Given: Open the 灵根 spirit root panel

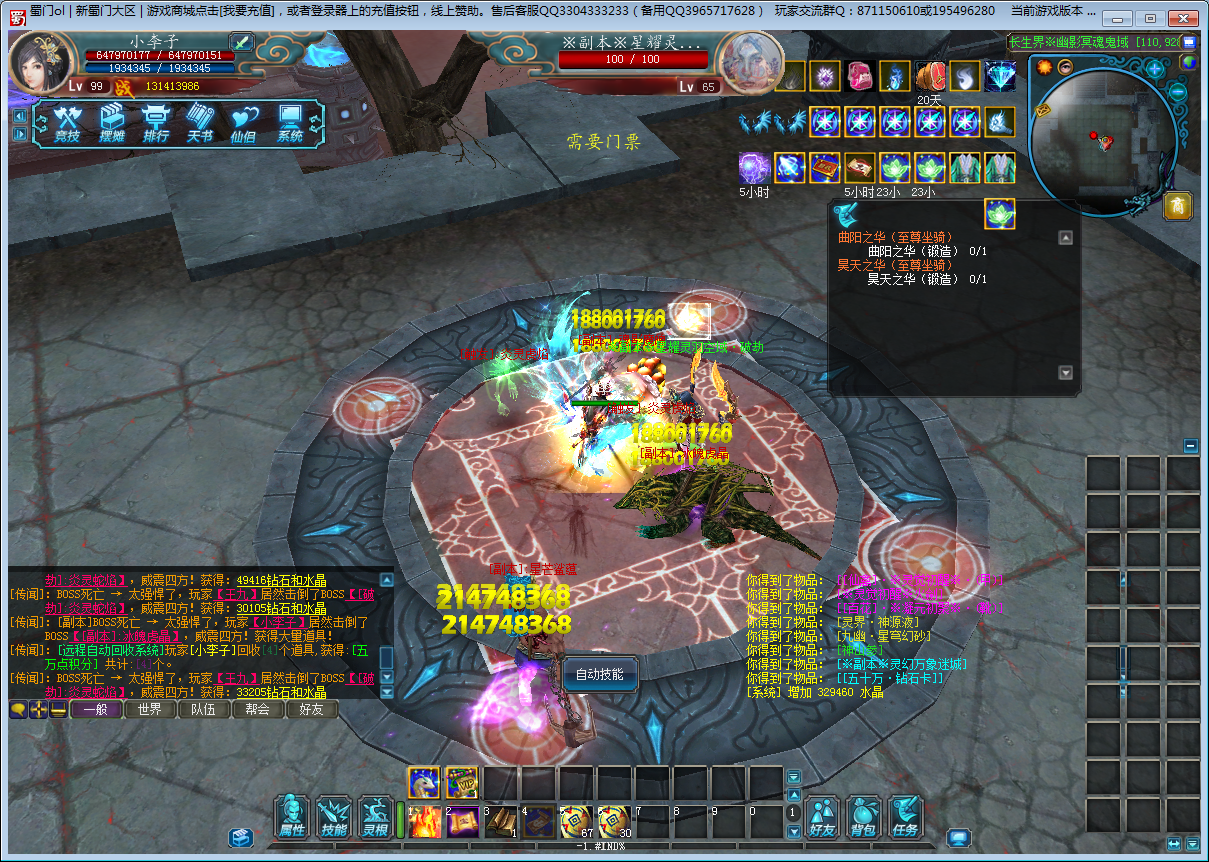Looking at the screenshot, I should 376,817.
